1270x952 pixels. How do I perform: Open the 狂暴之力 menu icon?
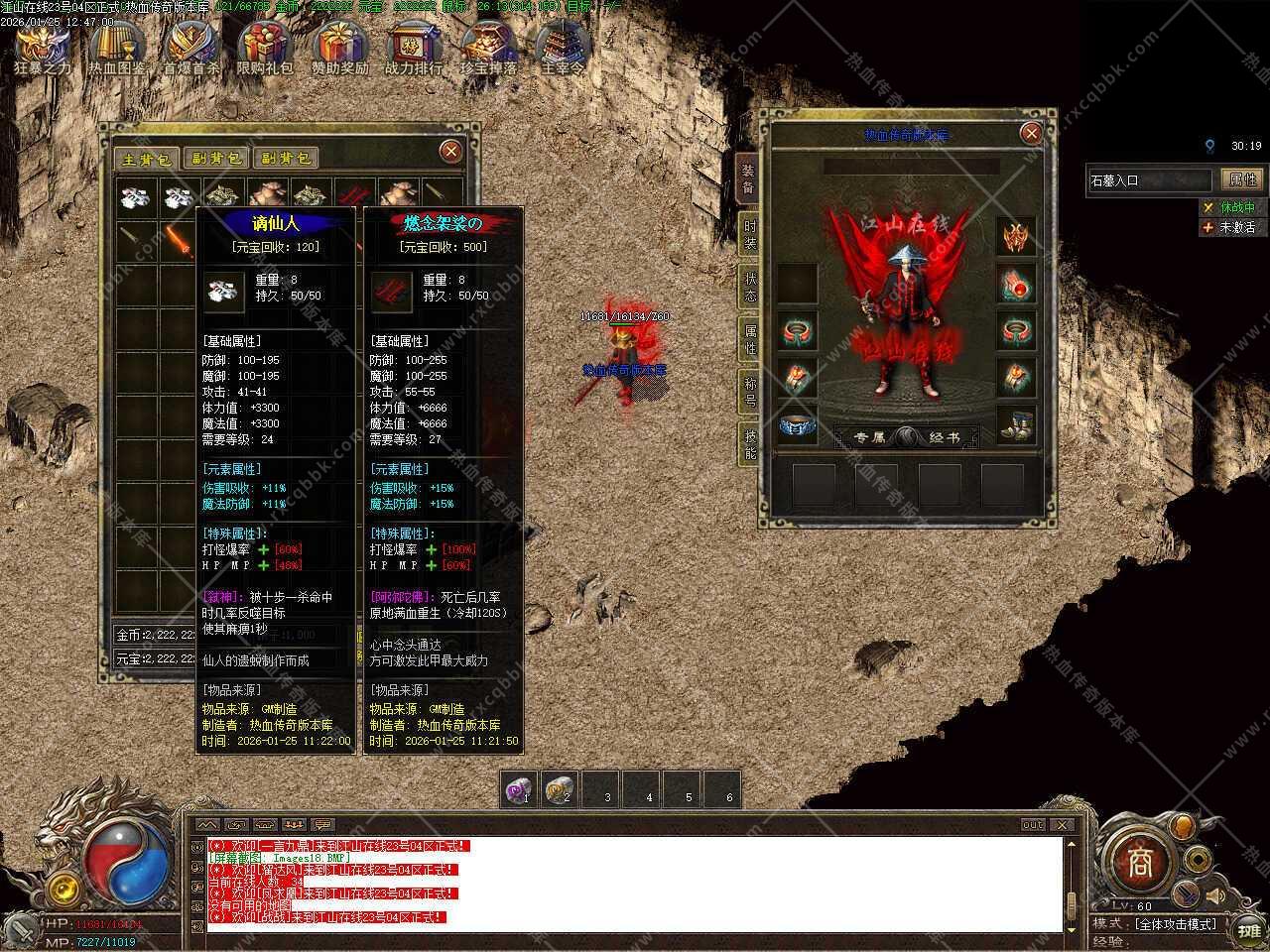click(44, 49)
